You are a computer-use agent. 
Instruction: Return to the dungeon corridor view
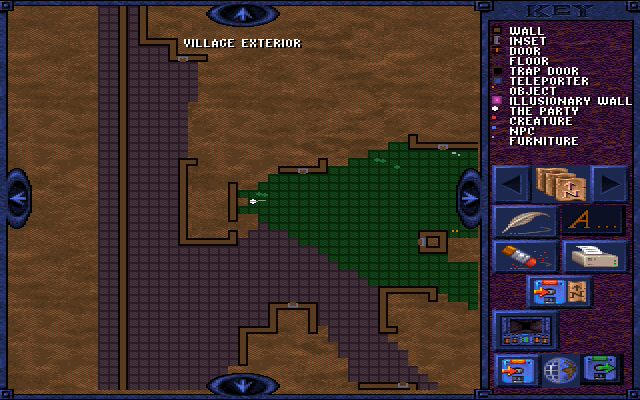pyautogui.click(x=527, y=329)
